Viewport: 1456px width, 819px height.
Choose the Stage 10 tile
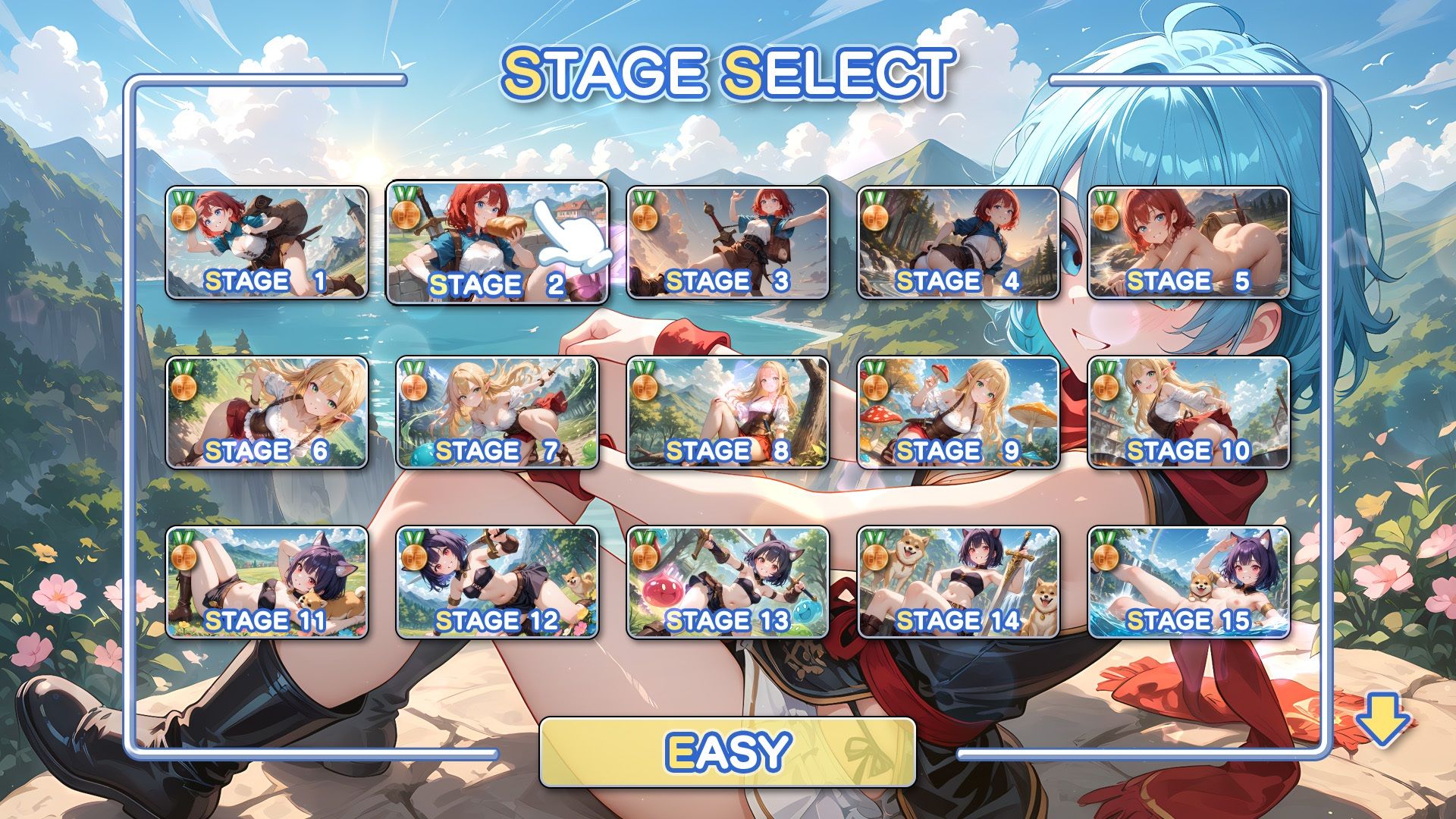tap(1189, 413)
